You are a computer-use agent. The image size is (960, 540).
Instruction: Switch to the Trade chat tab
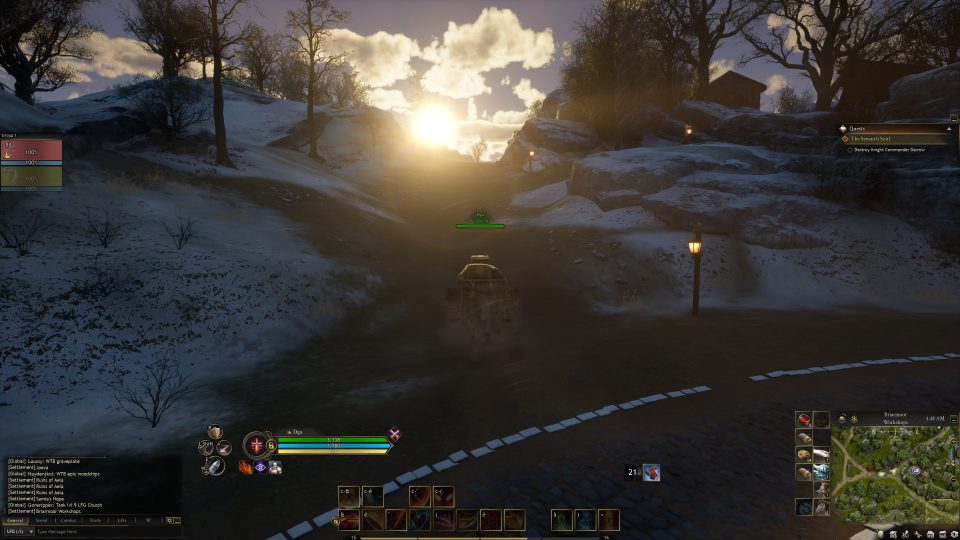[95, 520]
